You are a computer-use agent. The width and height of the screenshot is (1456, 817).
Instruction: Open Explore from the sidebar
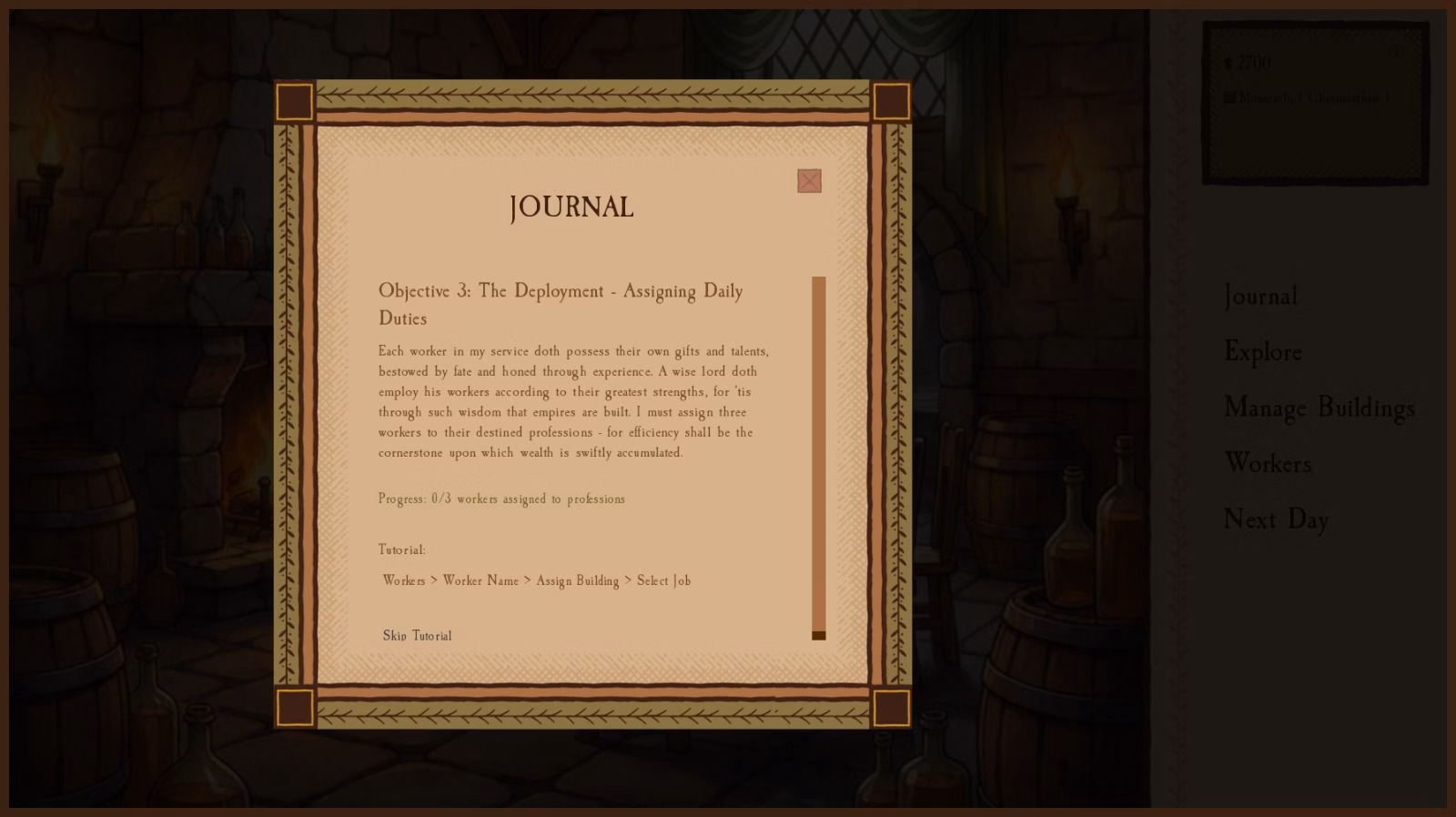click(1263, 352)
